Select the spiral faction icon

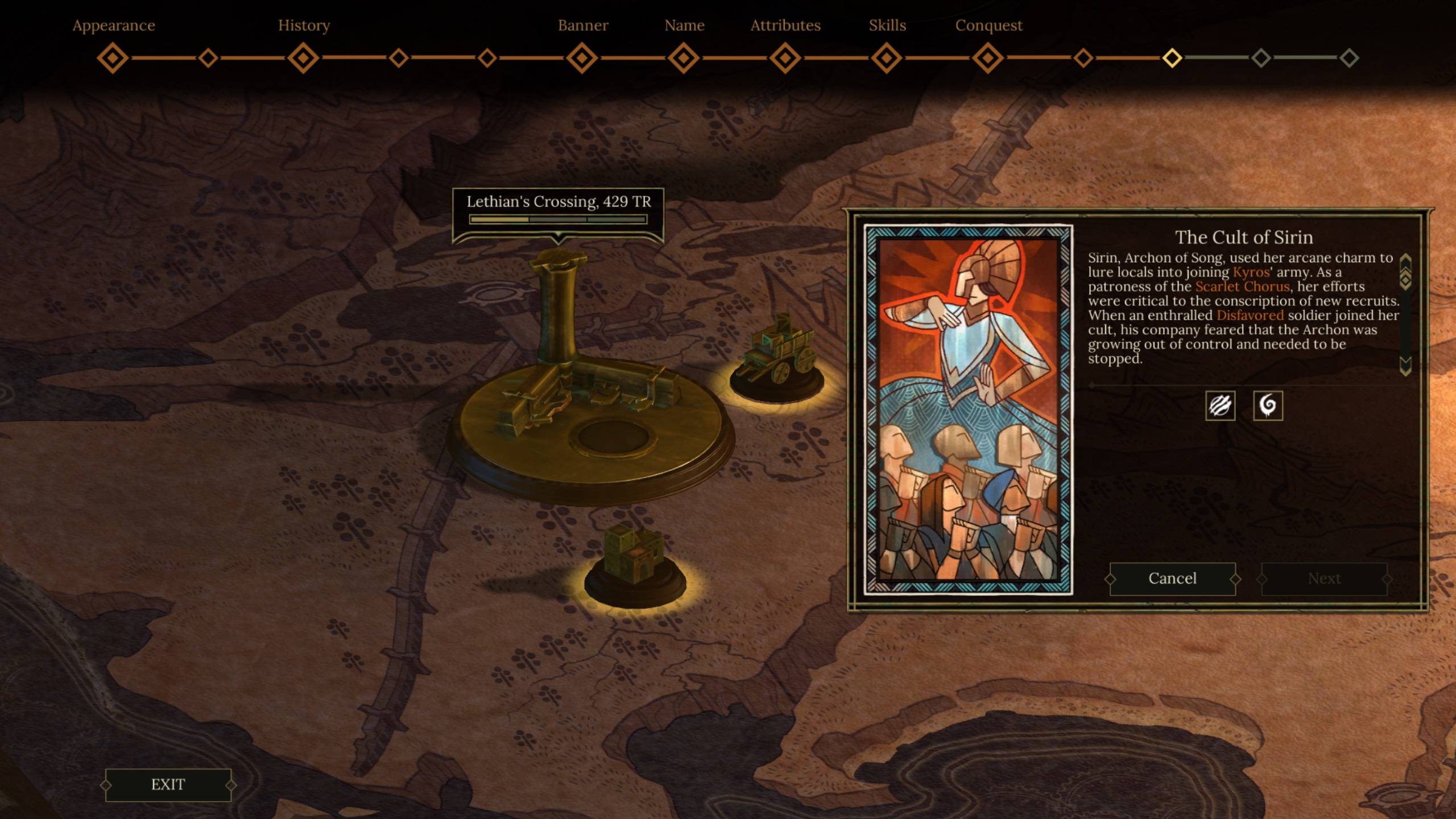(1268, 406)
